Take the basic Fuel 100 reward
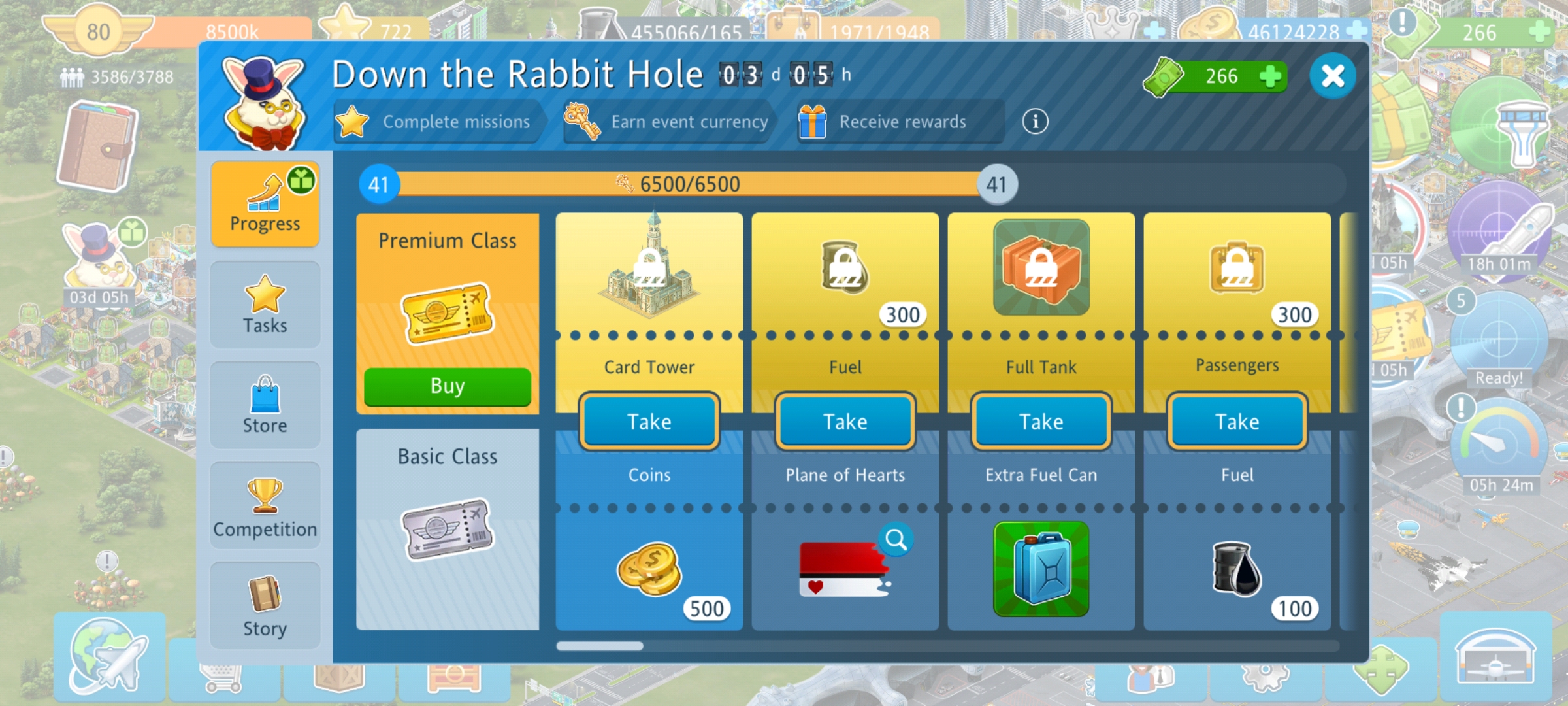The height and width of the screenshot is (706, 1568). [1237, 422]
